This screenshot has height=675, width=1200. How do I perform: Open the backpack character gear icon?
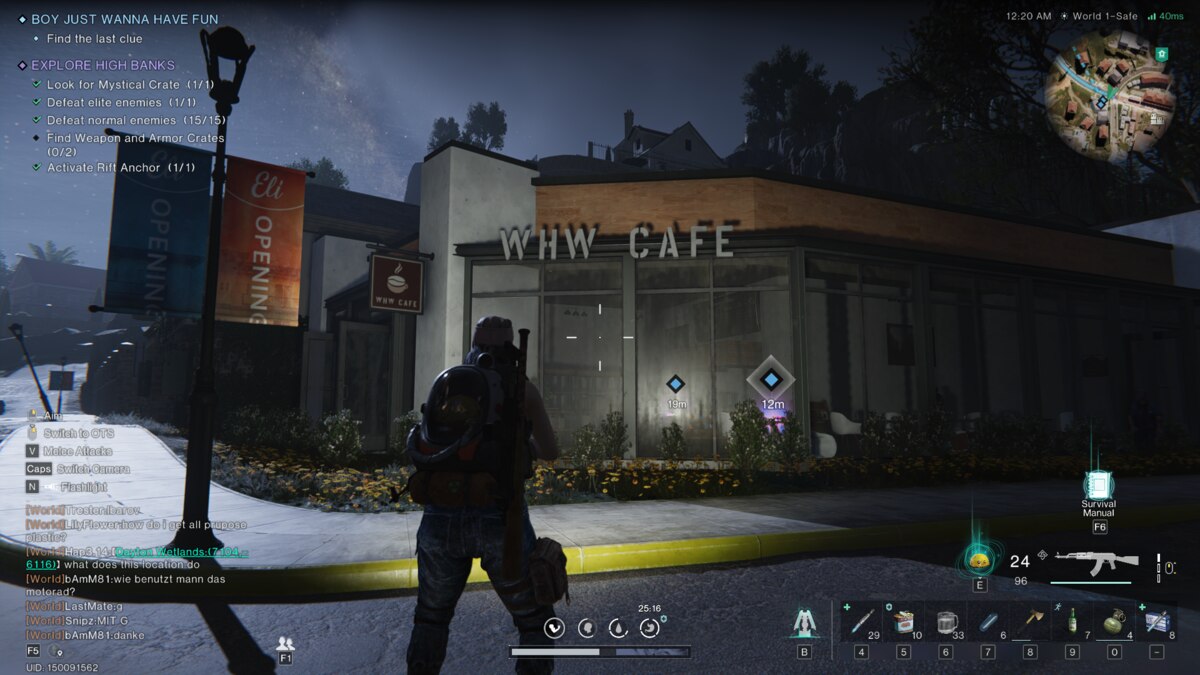804,623
